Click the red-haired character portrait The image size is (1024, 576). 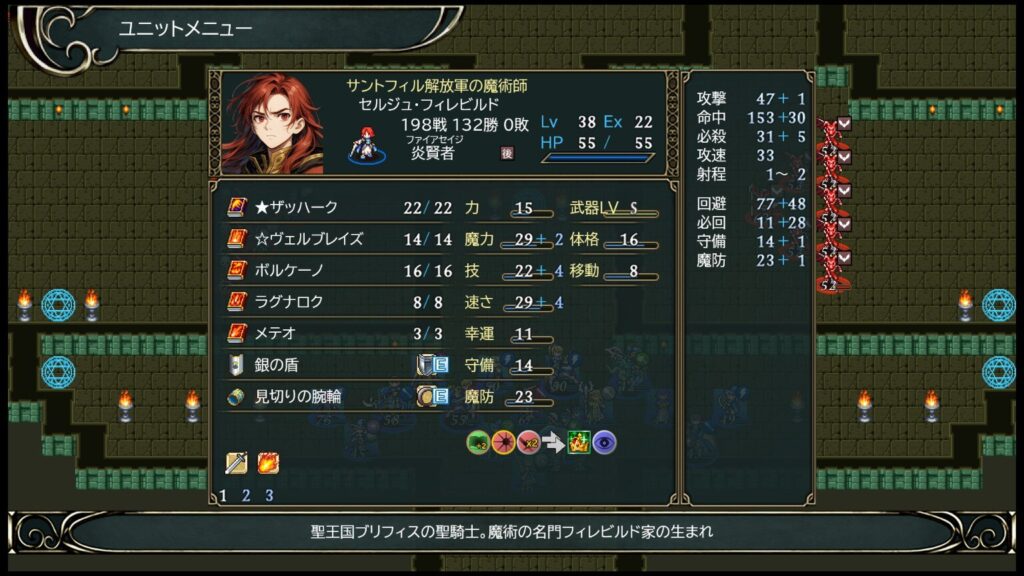272,124
